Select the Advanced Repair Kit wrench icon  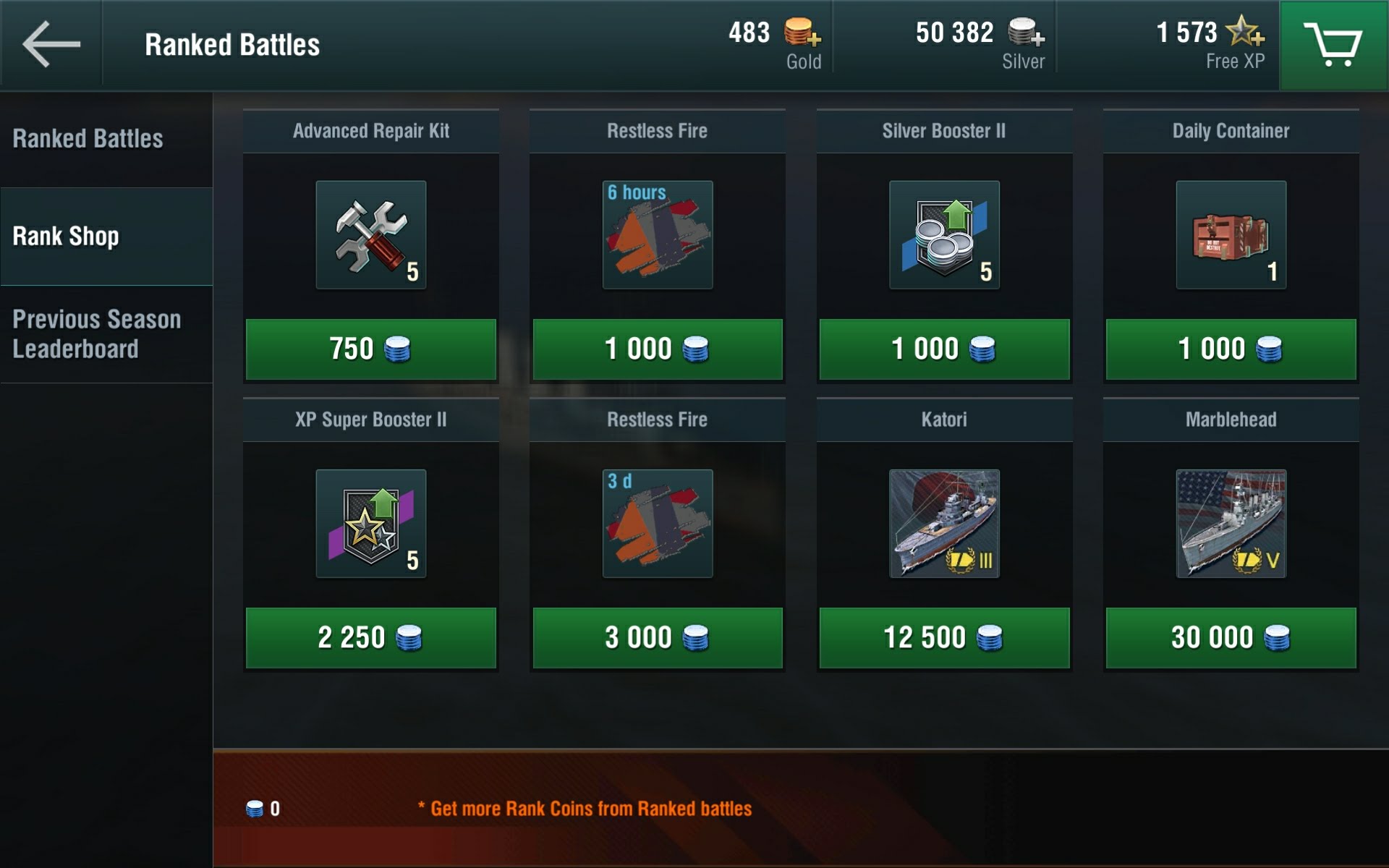point(370,235)
